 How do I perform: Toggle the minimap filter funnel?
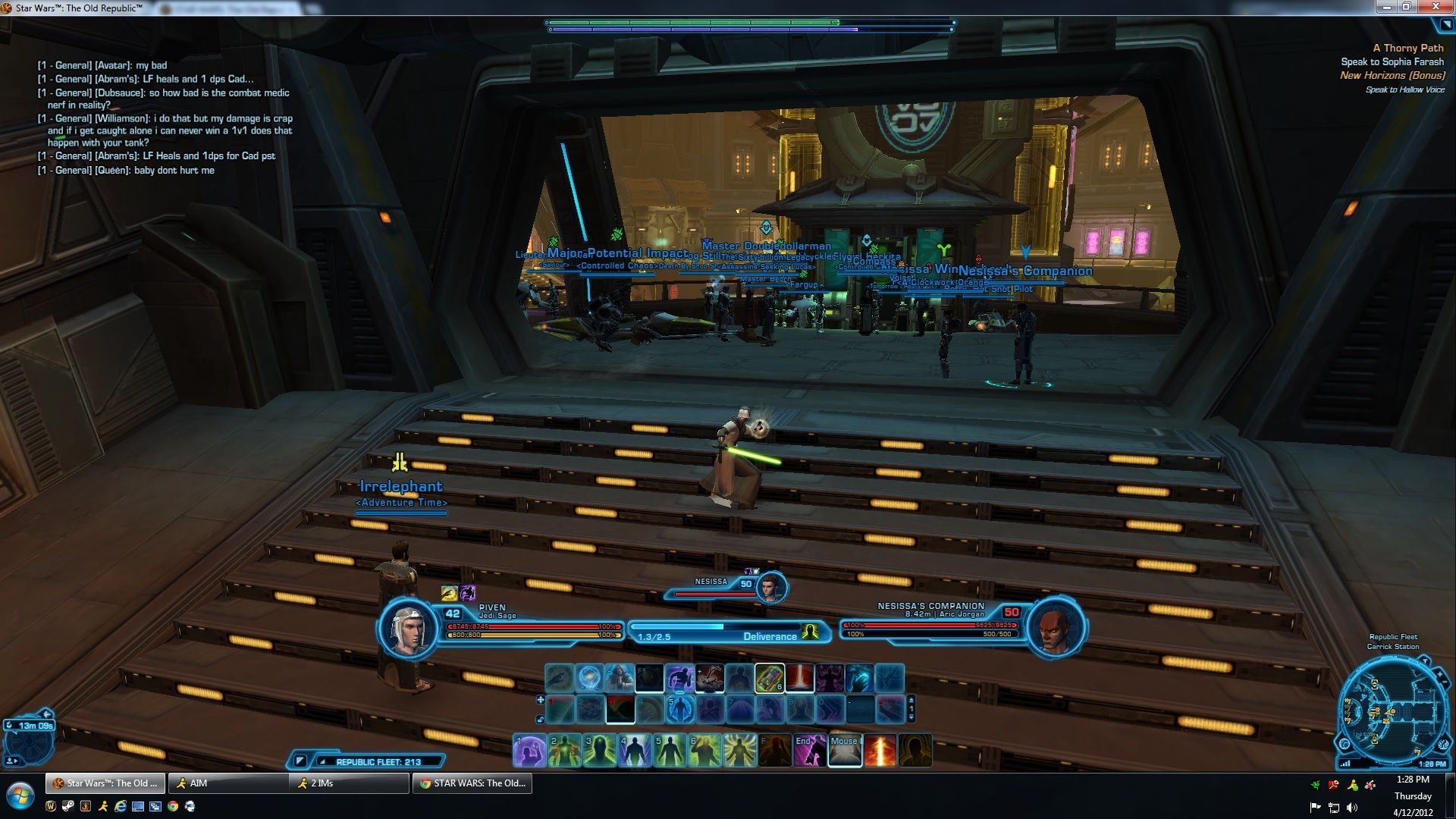[1426, 661]
